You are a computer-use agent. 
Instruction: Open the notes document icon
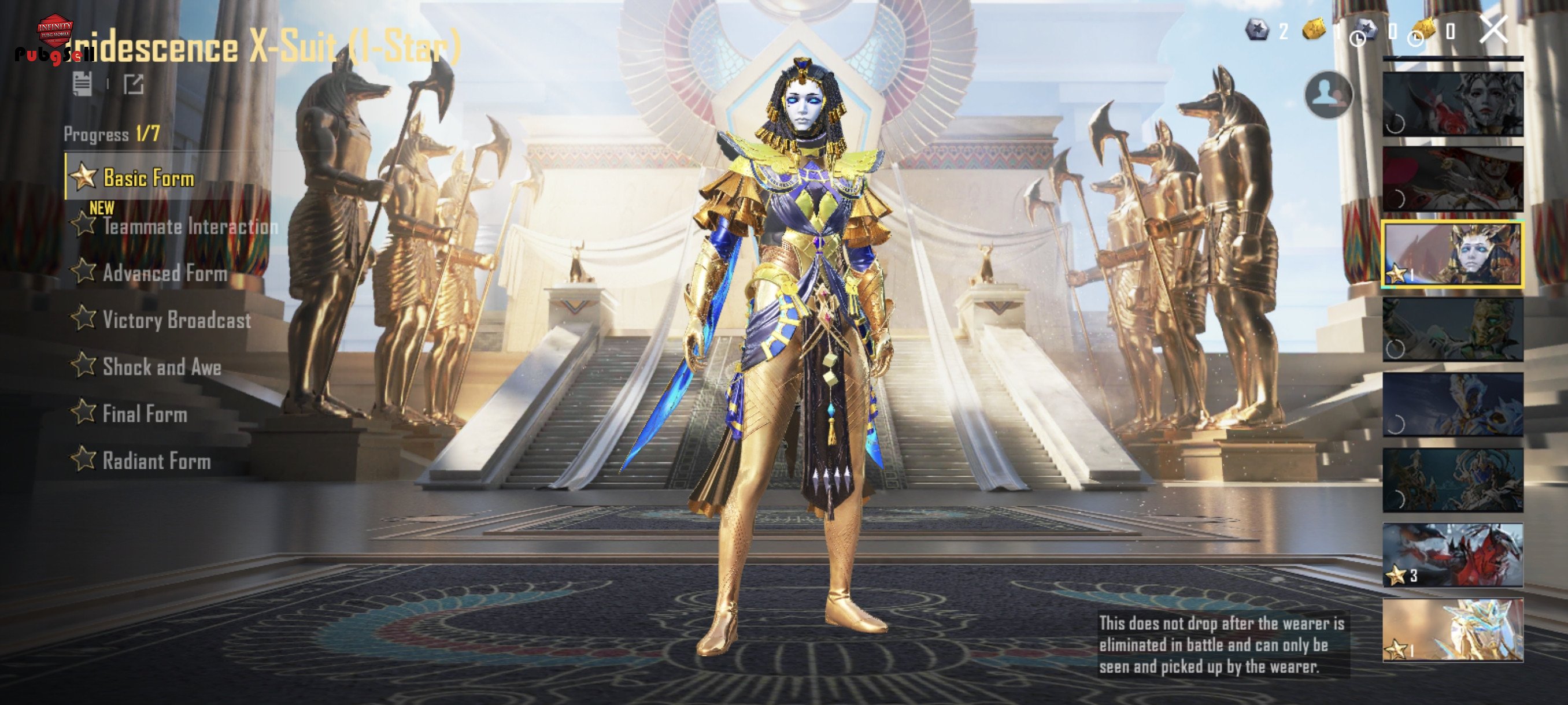(x=82, y=84)
